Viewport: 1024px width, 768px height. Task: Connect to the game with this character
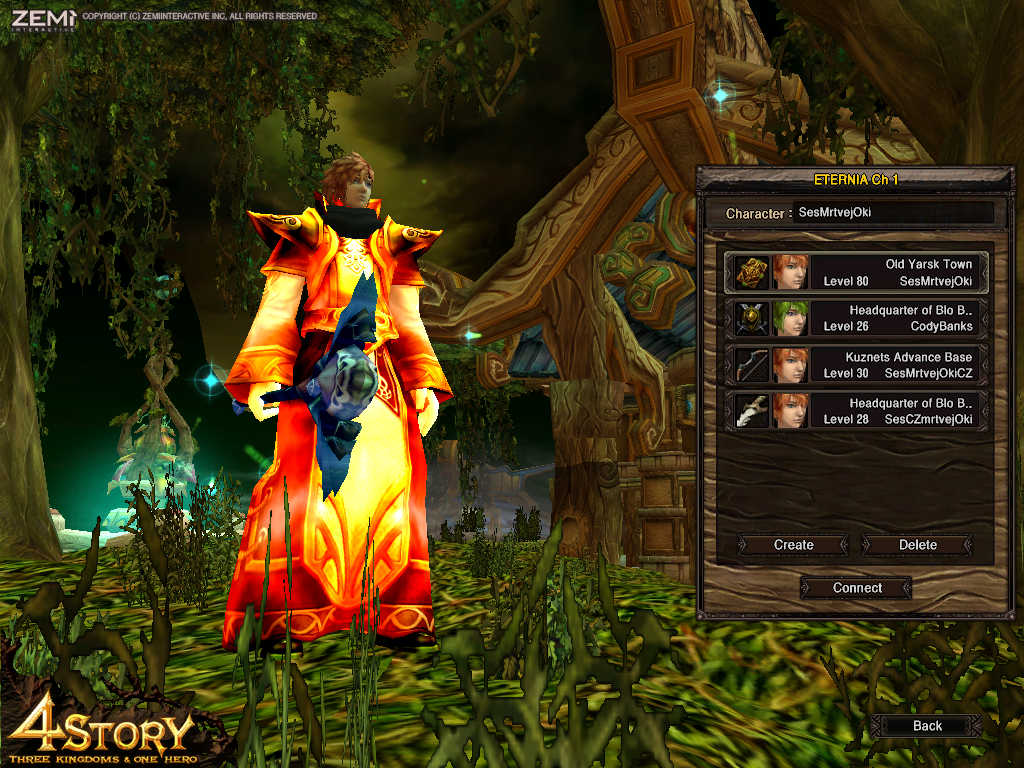tap(857, 588)
